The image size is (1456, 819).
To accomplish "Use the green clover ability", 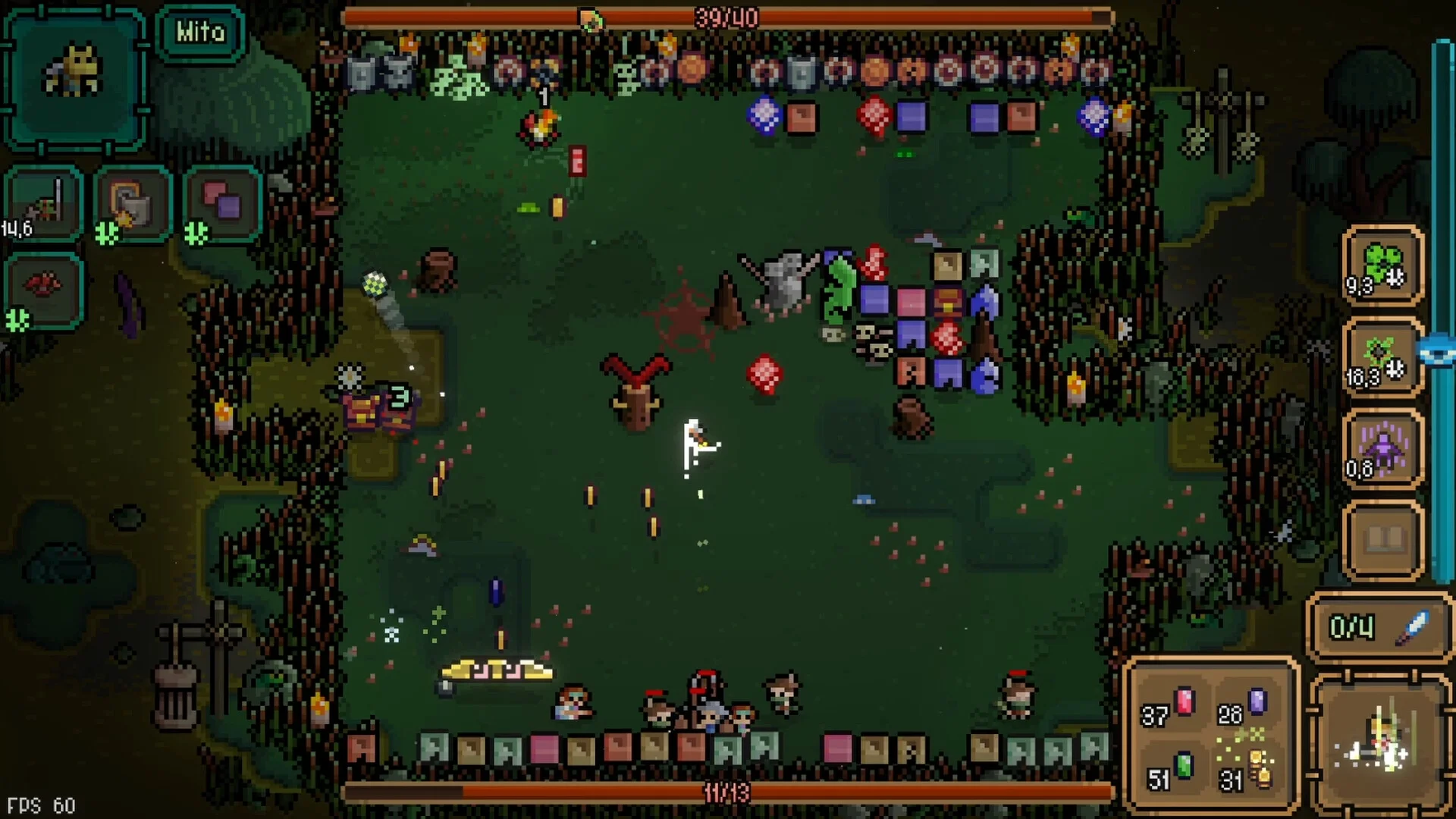I will (1382, 266).
